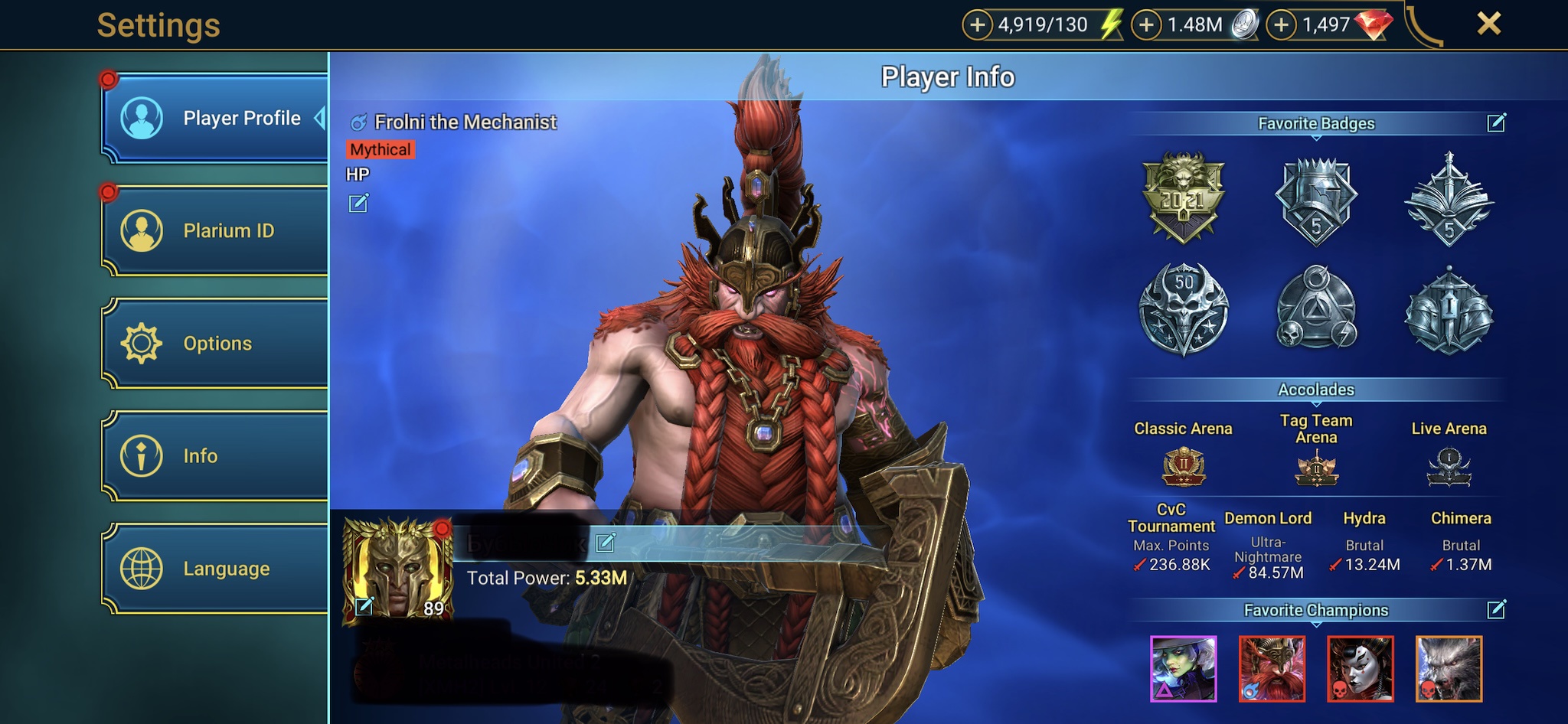The width and height of the screenshot is (1568, 724).
Task: Select the 2021 lion badge
Action: (1183, 197)
